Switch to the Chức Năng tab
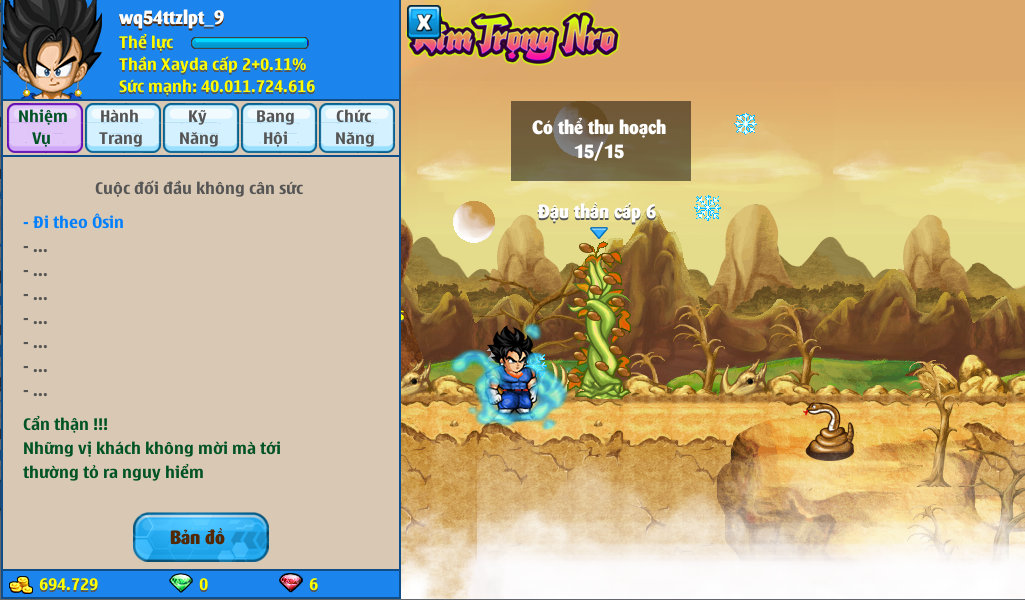Image resolution: width=1025 pixels, height=600 pixels. pos(356,128)
